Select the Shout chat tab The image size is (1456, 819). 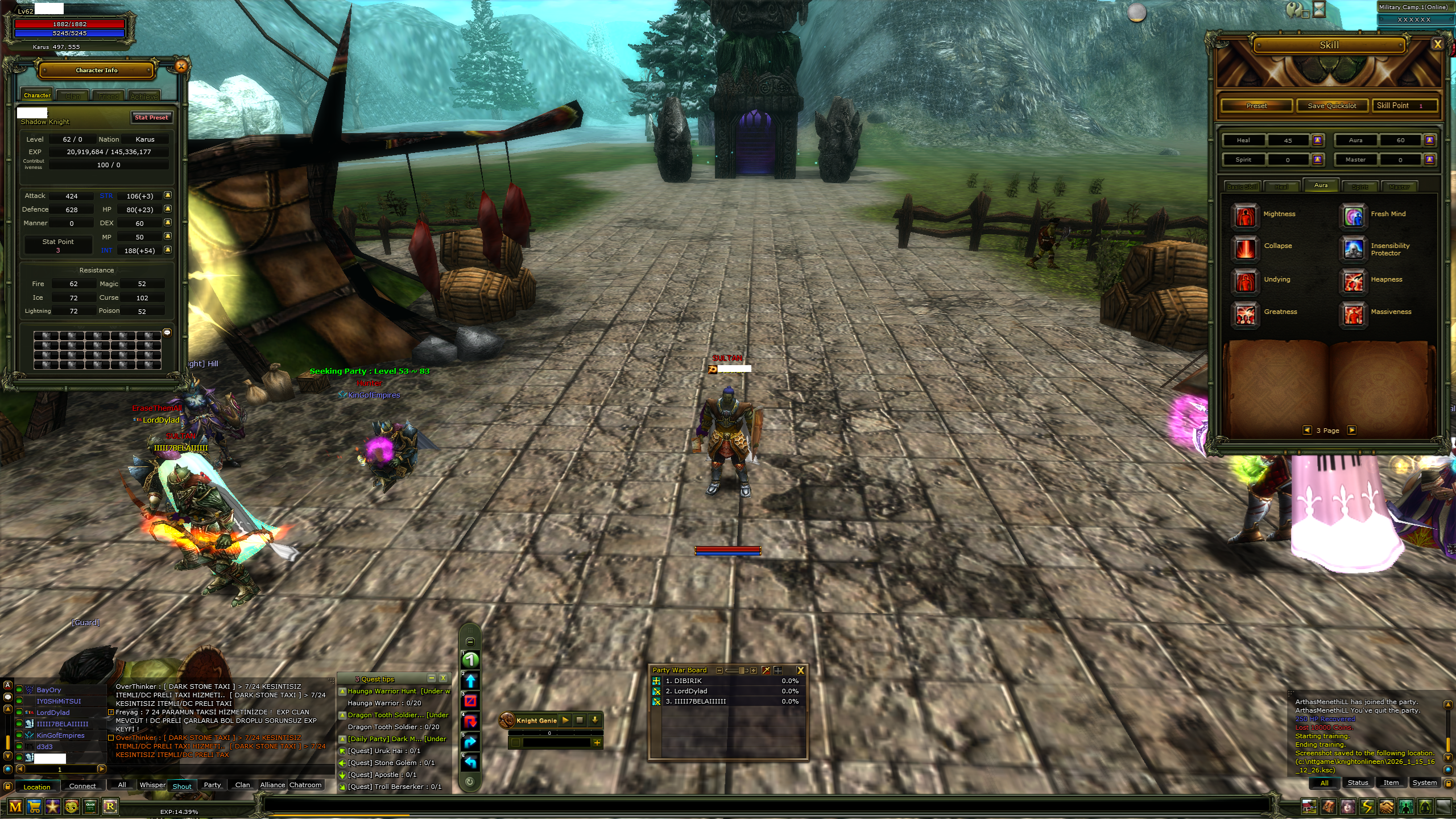tap(182, 787)
